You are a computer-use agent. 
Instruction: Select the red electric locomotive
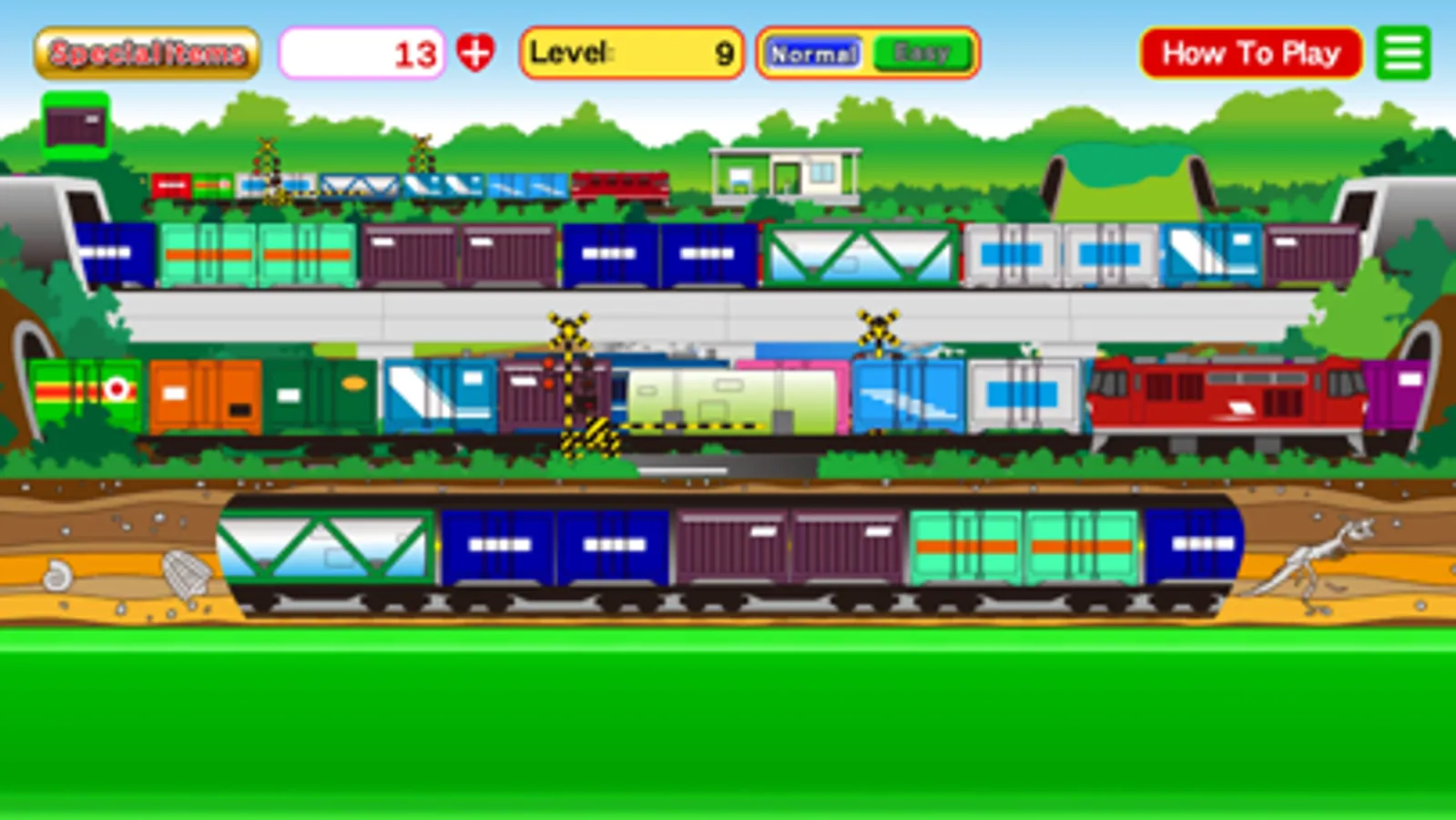coord(1220,396)
